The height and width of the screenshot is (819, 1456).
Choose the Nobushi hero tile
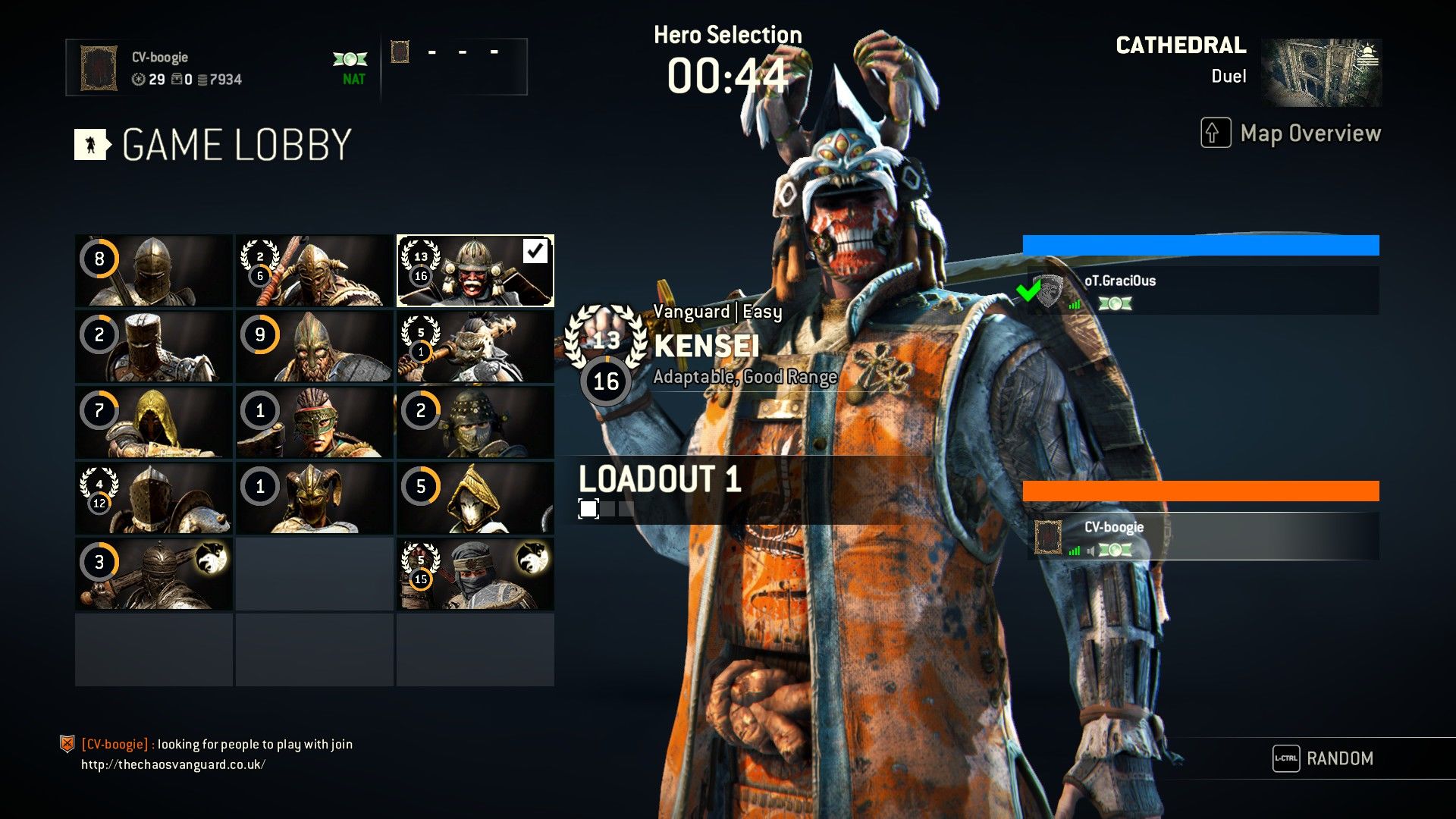475,498
